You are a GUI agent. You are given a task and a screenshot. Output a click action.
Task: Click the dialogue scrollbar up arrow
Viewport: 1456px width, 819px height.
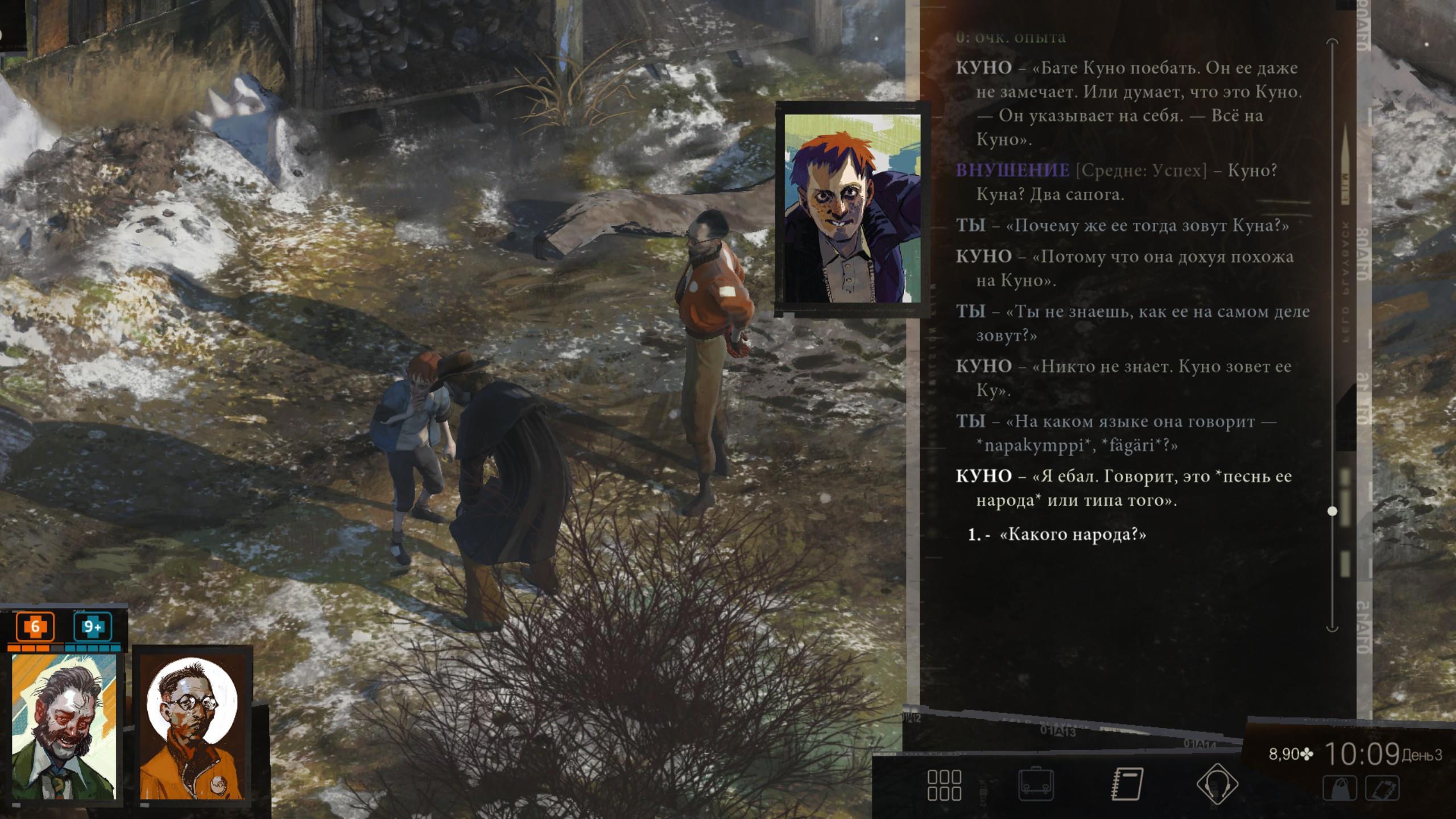point(1332,42)
